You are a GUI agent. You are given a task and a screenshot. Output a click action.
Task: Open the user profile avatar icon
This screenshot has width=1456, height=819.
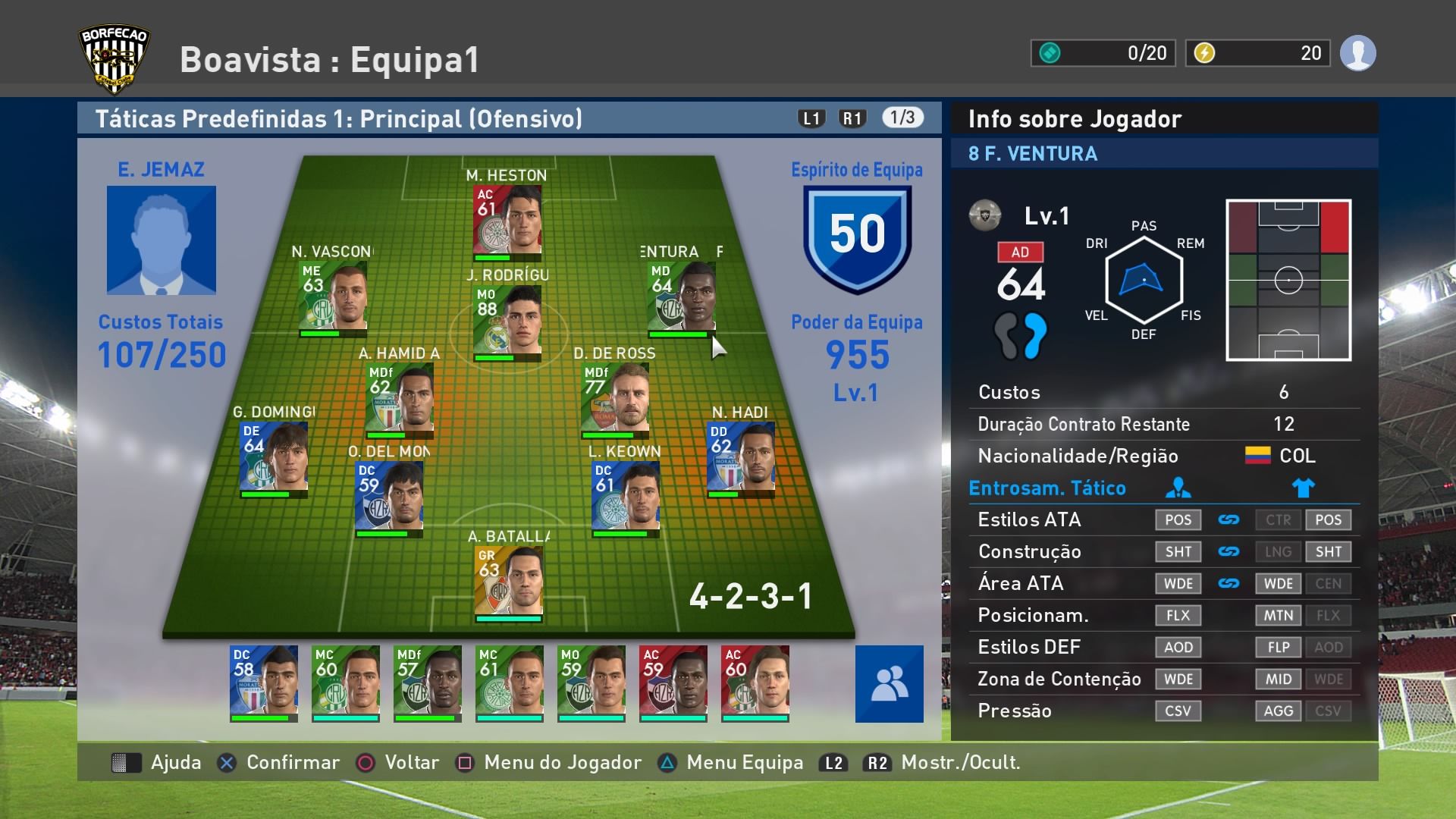click(1357, 53)
